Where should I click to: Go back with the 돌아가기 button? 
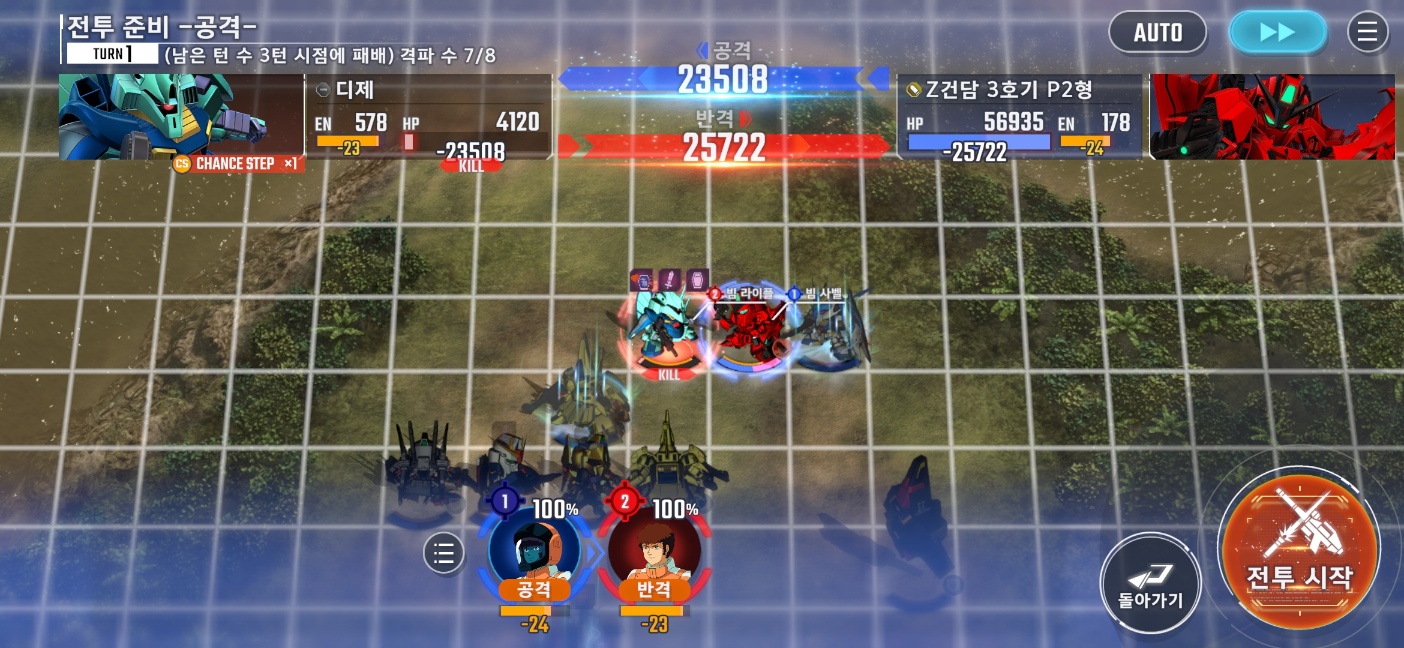pyautogui.click(x=1150, y=583)
